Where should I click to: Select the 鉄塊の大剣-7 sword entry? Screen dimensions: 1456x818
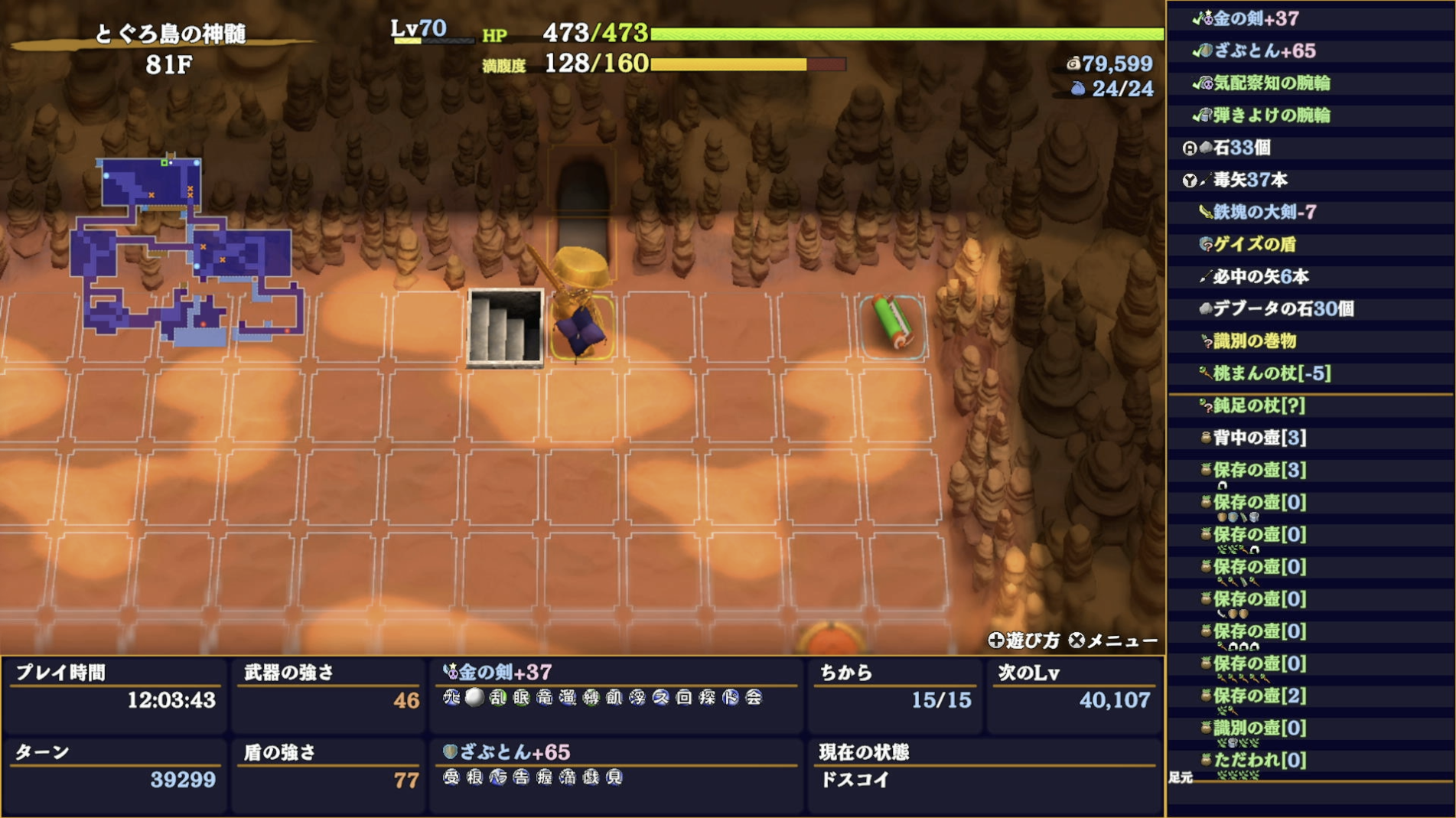click(x=1264, y=212)
